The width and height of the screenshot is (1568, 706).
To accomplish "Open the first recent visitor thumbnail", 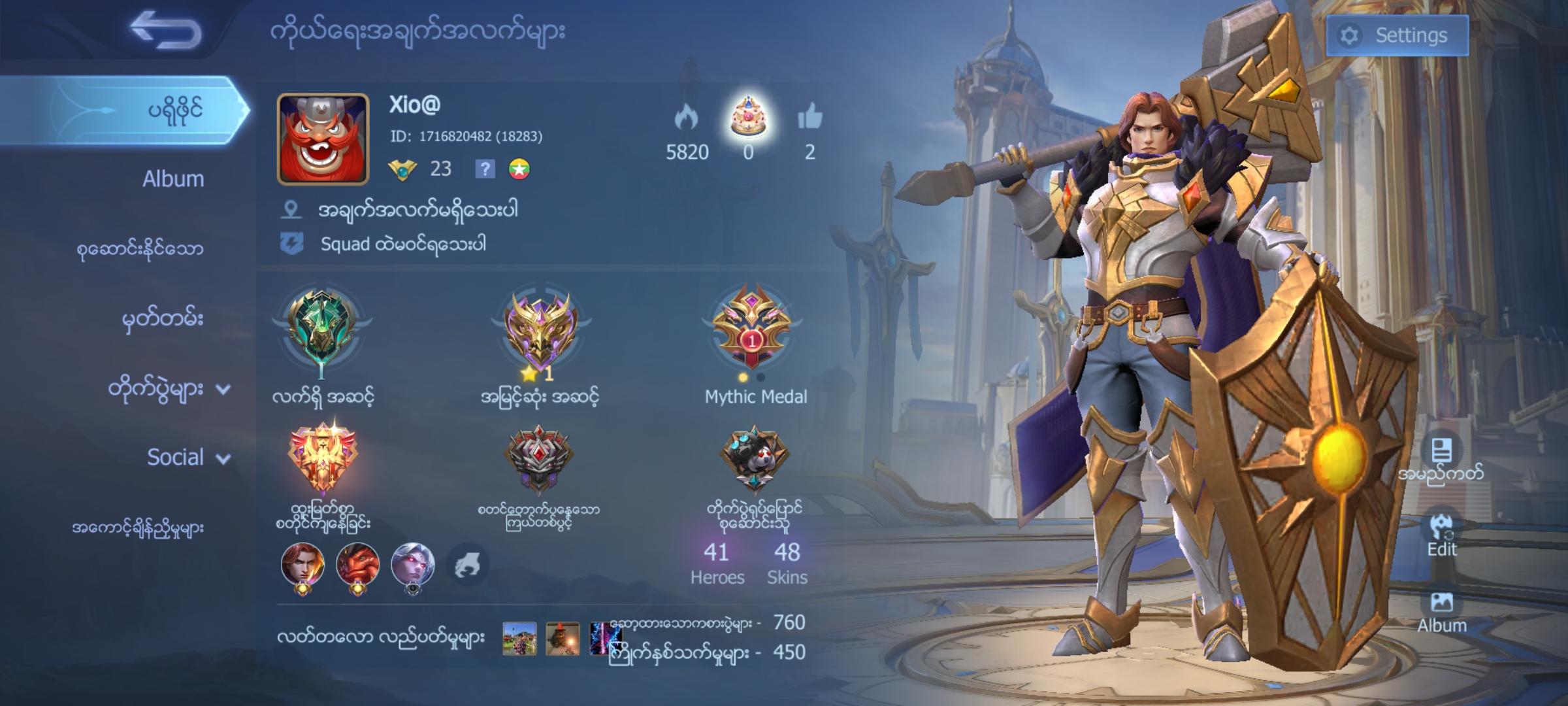I will pos(519,638).
